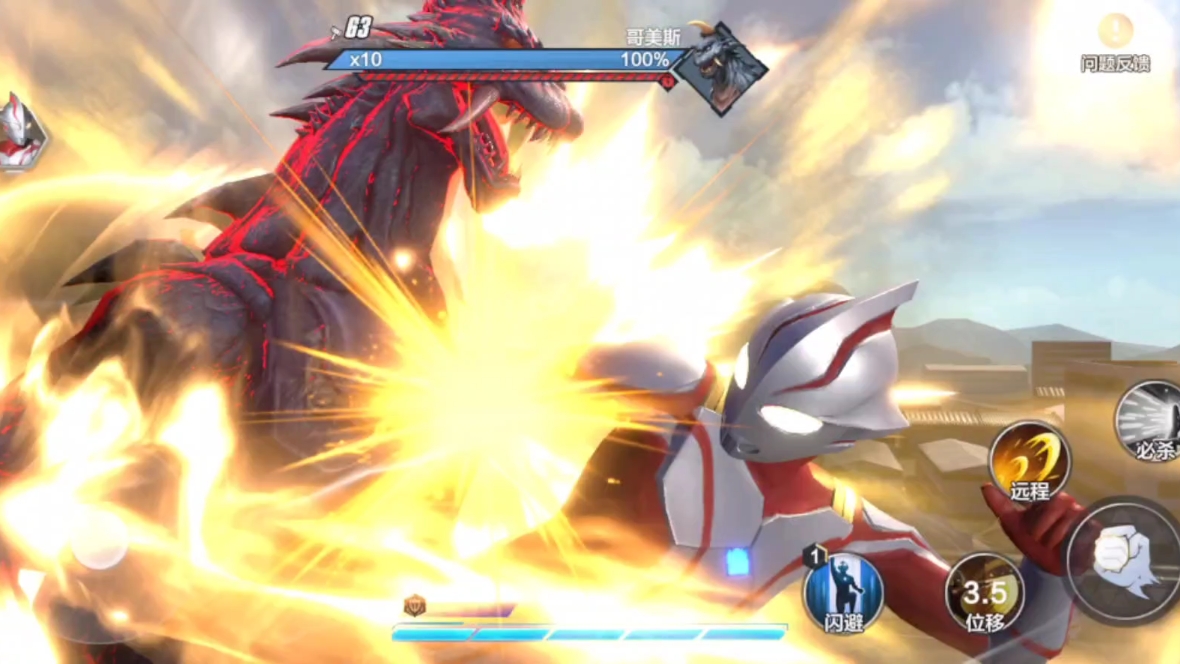Select the Ultraman character portrait
The height and width of the screenshot is (664, 1180).
click(20, 133)
